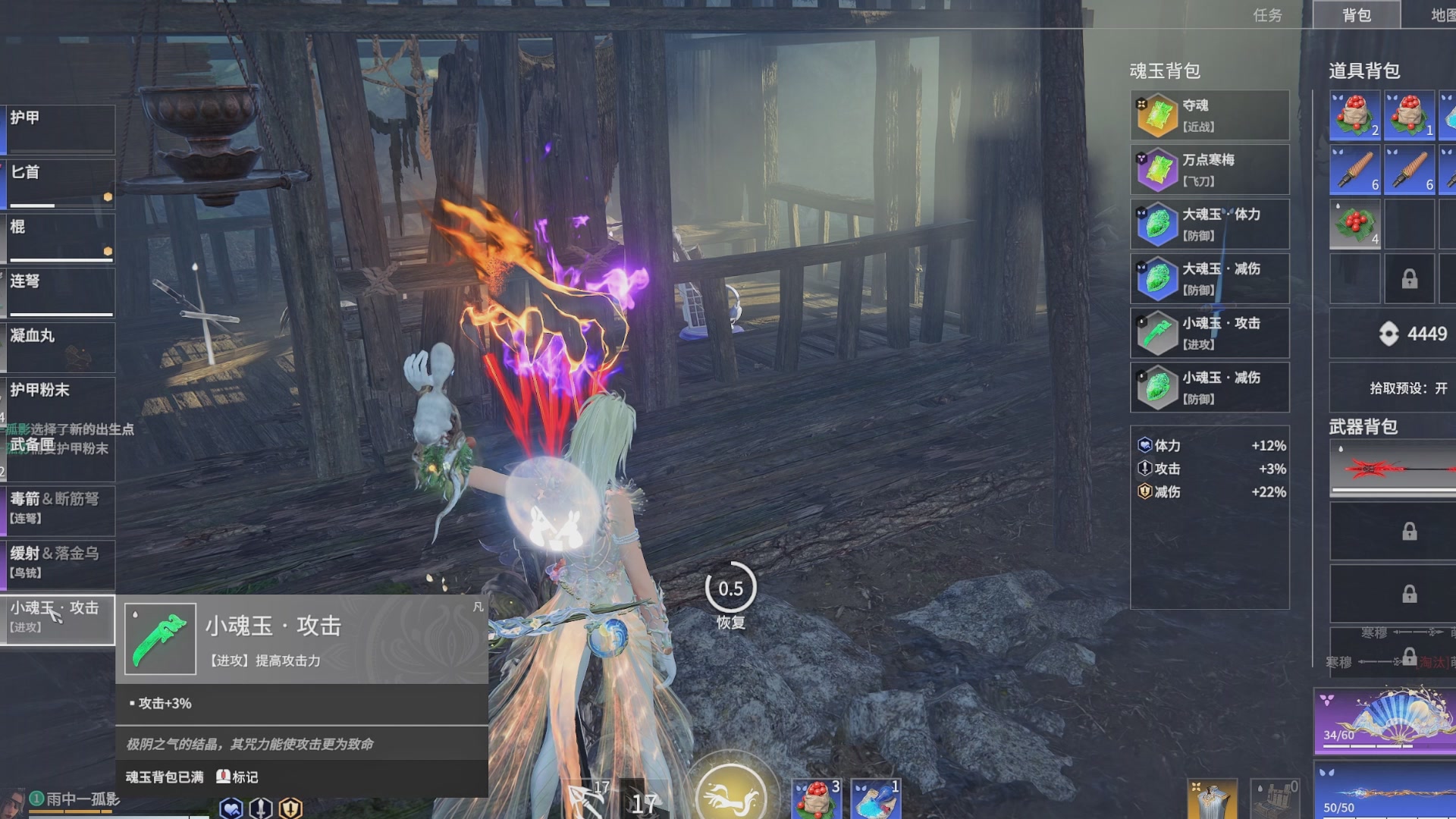
Task: Select the 连弩 loot entry
Action: (x=58, y=292)
